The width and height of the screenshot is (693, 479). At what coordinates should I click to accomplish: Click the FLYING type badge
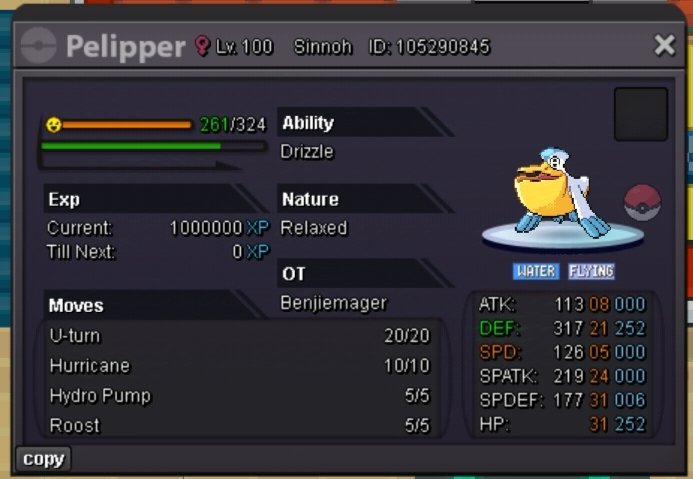coord(591,271)
